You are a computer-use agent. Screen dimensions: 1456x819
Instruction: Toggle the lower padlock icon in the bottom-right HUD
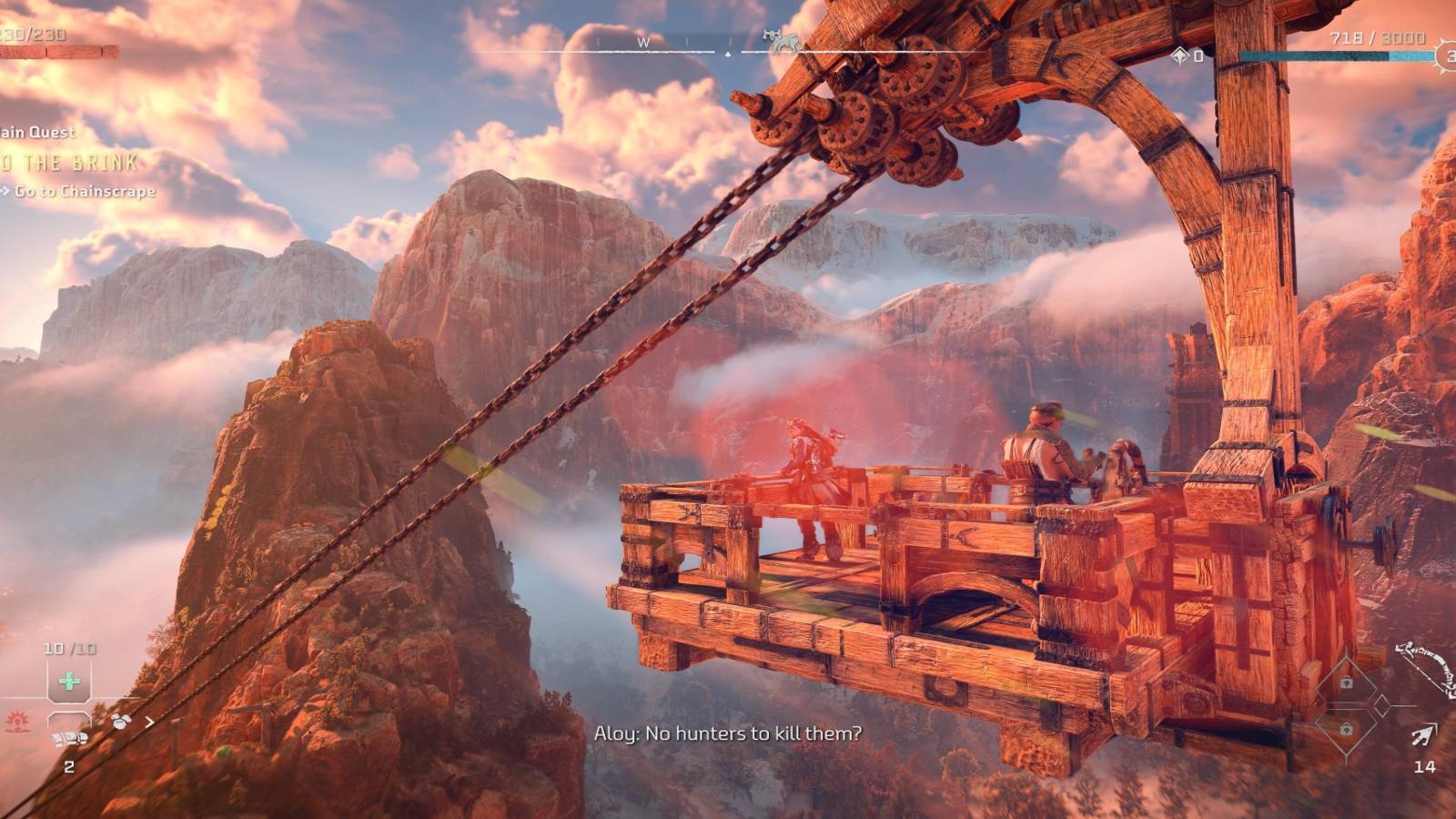click(x=1346, y=728)
